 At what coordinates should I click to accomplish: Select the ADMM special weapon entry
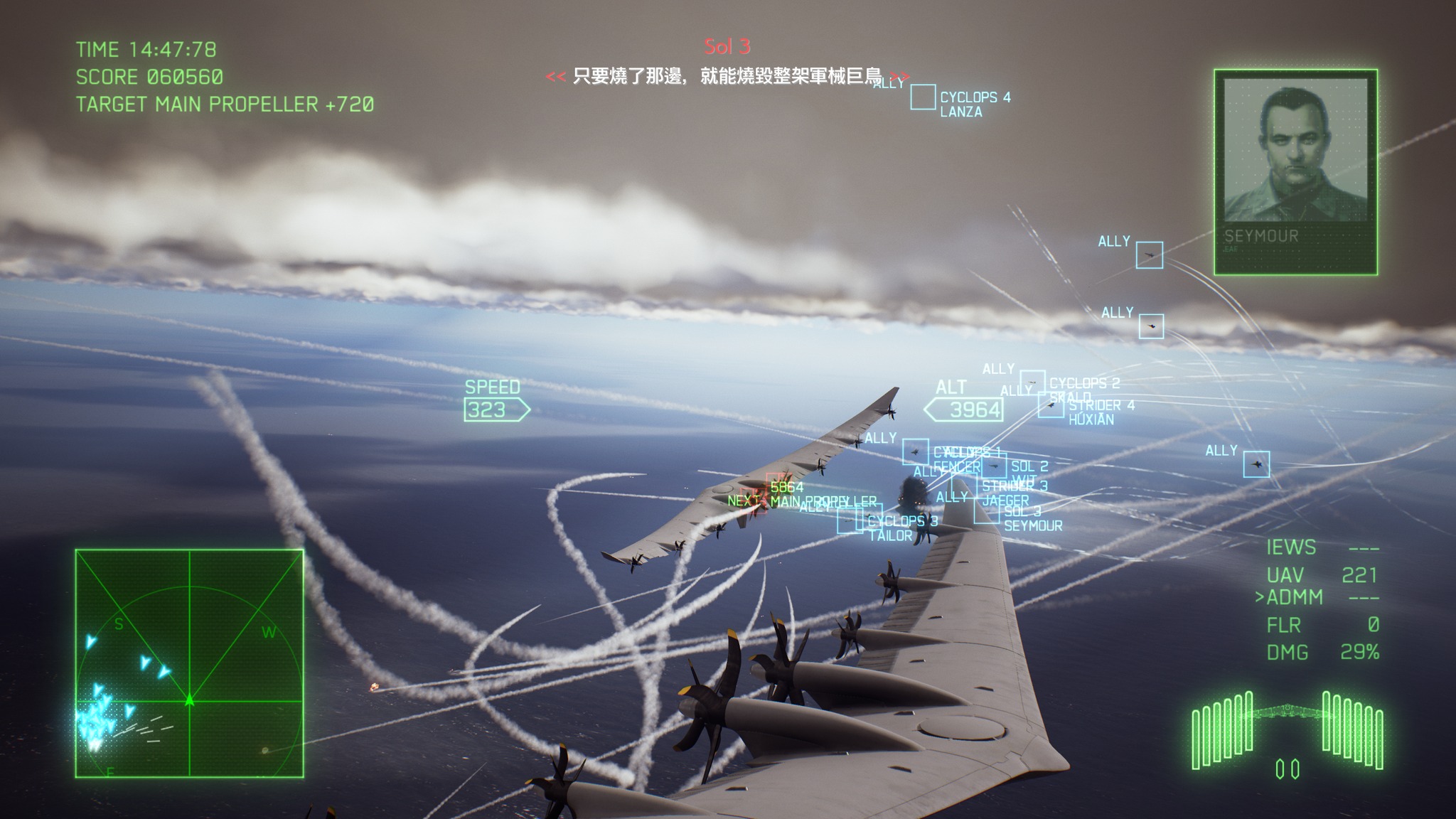[1295, 597]
